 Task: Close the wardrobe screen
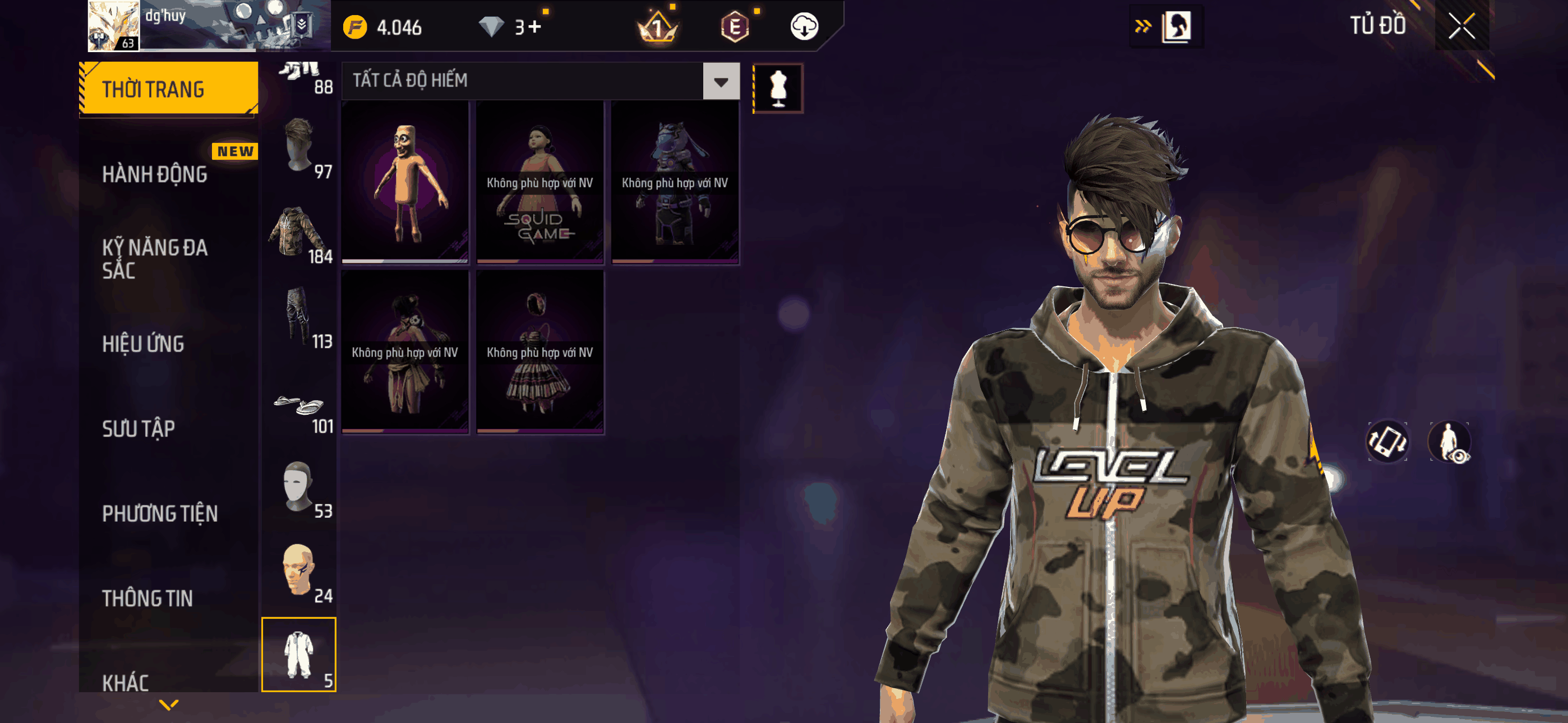pyautogui.click(x=1461, y=26)
